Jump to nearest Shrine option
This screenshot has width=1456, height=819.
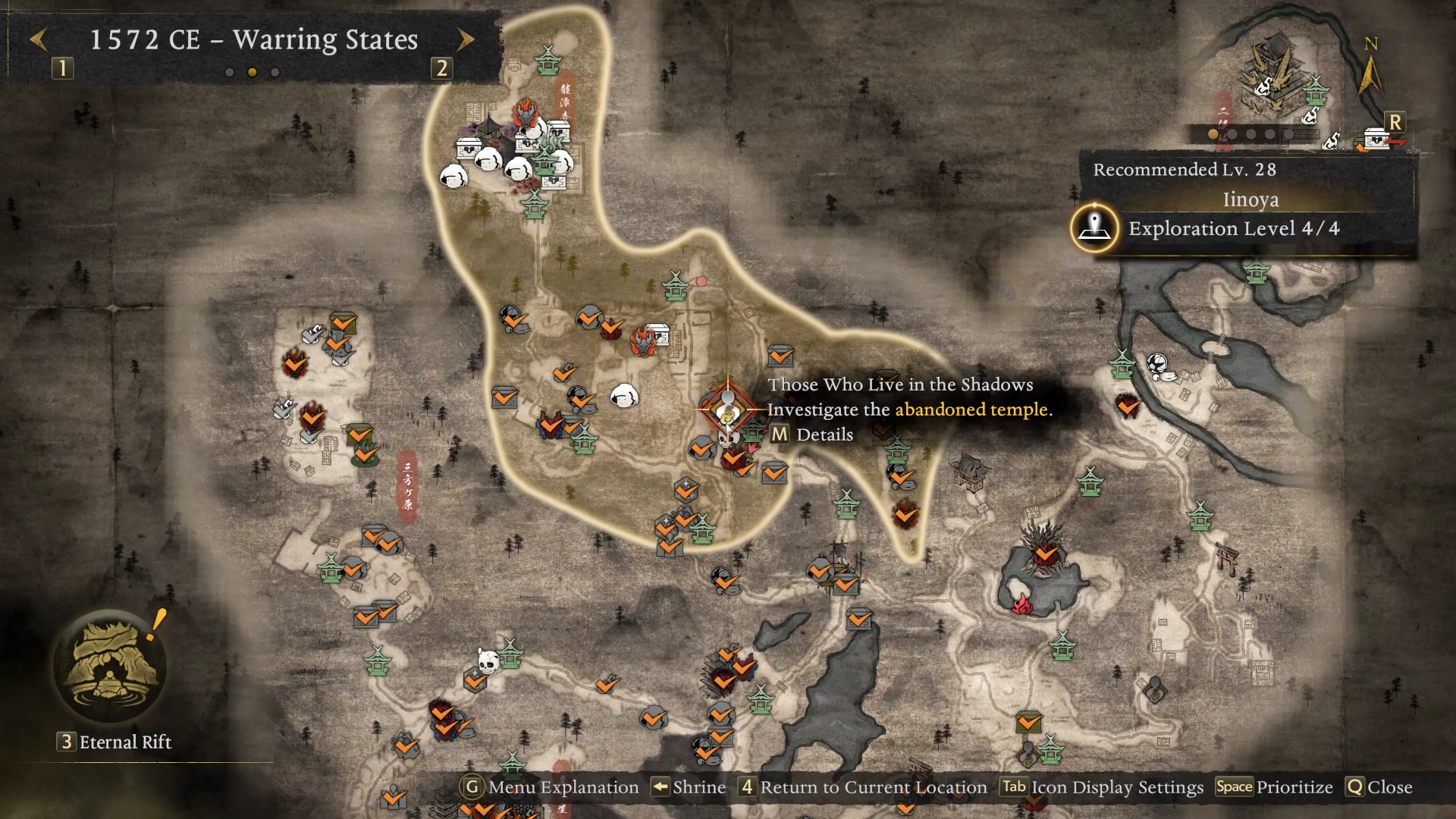click(x=689, y=787)
